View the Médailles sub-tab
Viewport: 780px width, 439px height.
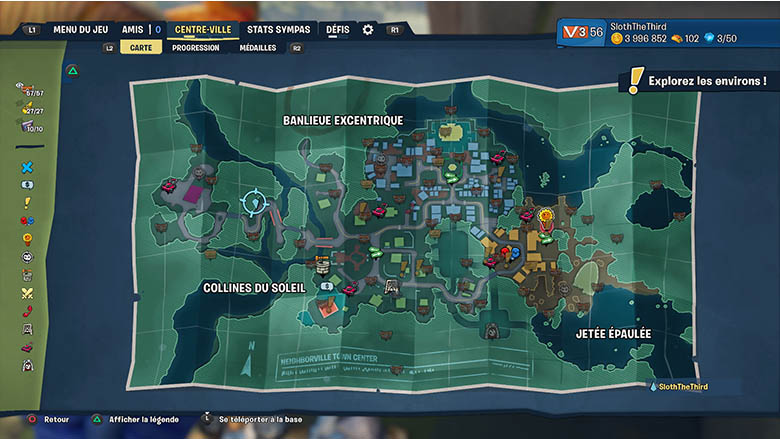pyautogui.click(x=258, y=47)
